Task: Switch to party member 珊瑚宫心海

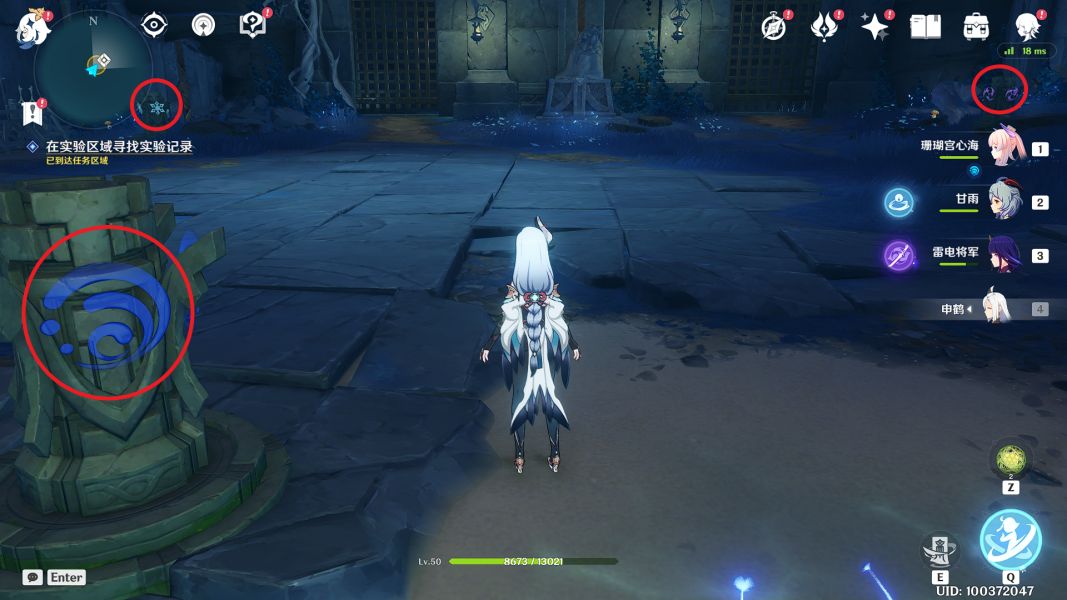Action: click(1003, 148)
